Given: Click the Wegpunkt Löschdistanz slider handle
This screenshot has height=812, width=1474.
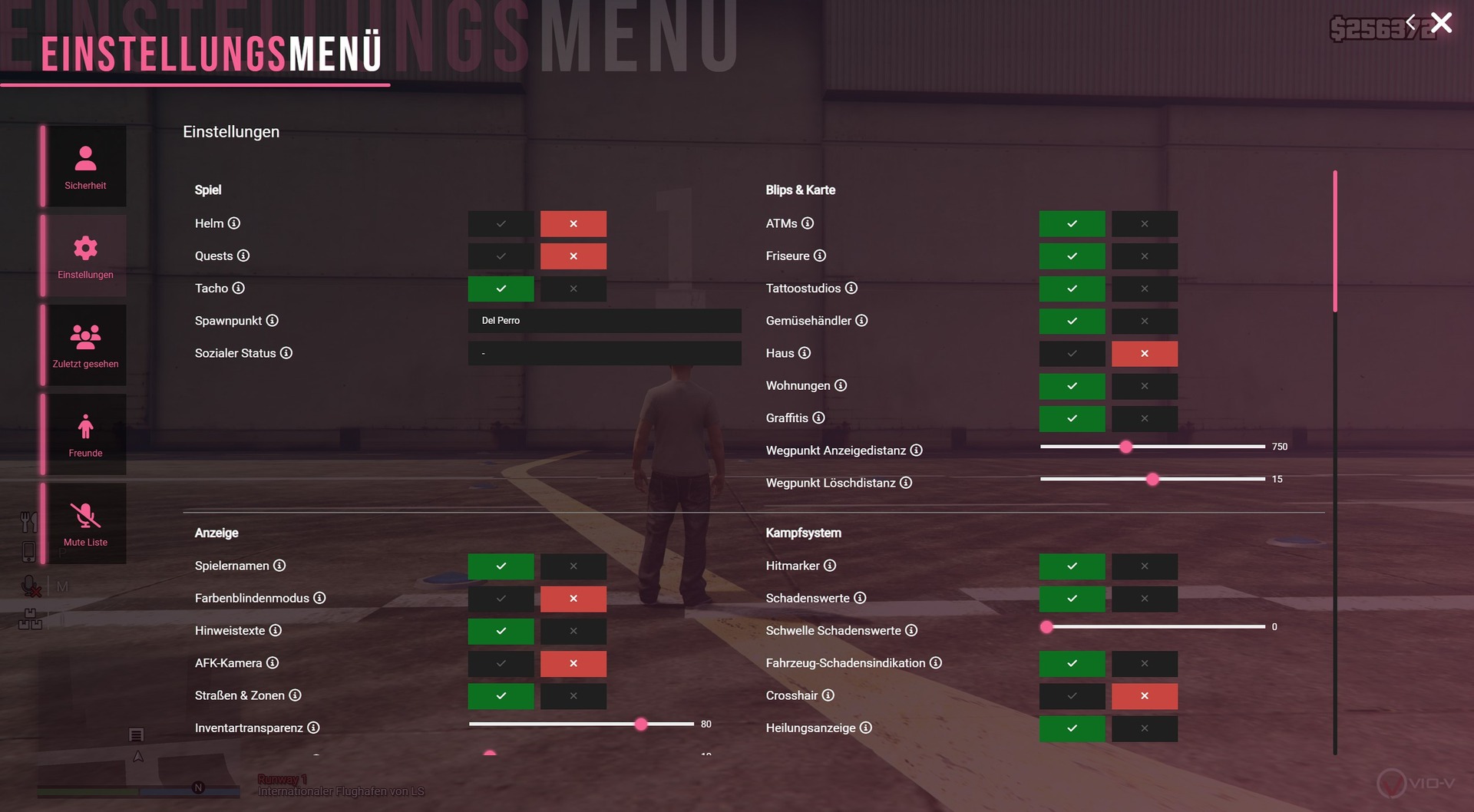Looking at the screenshot, I should click(x=1152, y=479).
